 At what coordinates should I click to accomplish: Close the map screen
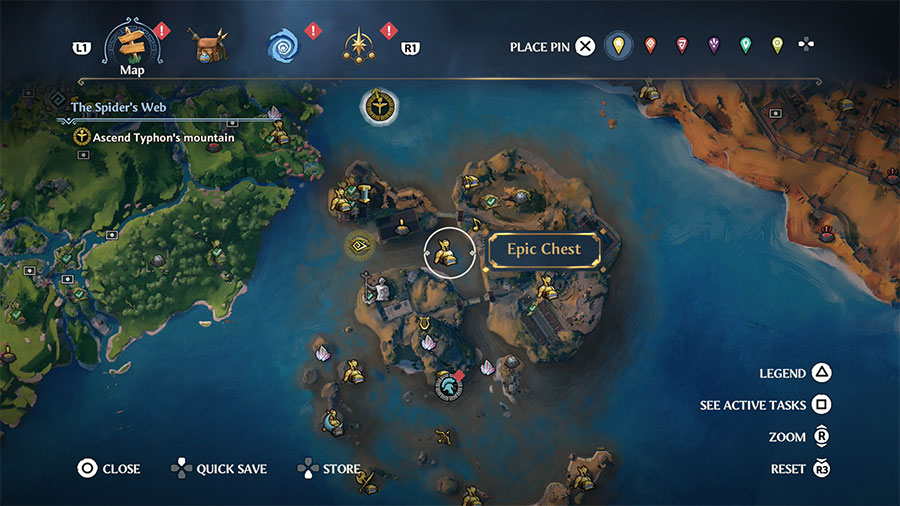pyautogui.click(x=87, y=468)
